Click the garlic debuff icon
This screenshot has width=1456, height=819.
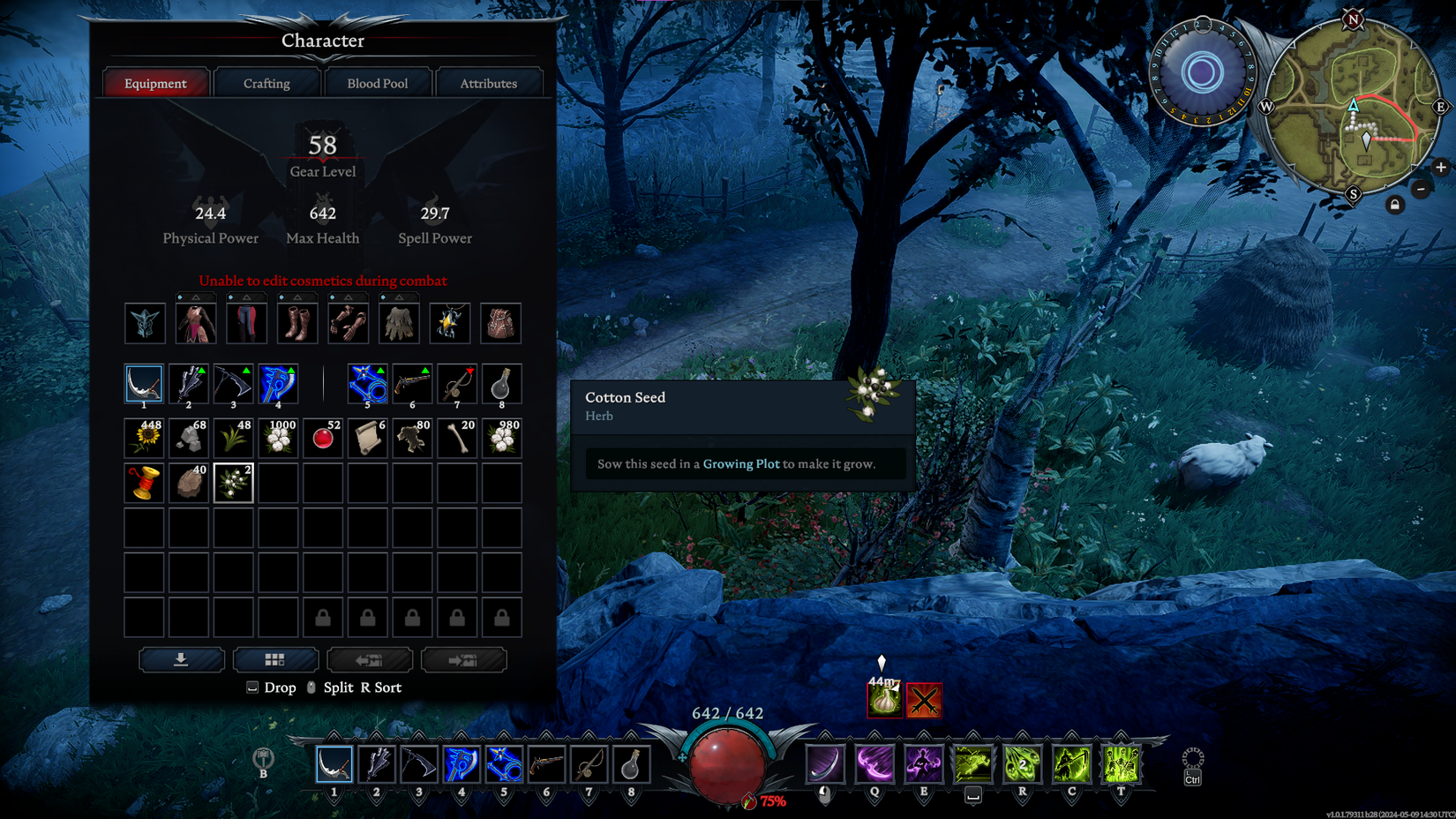884,701
